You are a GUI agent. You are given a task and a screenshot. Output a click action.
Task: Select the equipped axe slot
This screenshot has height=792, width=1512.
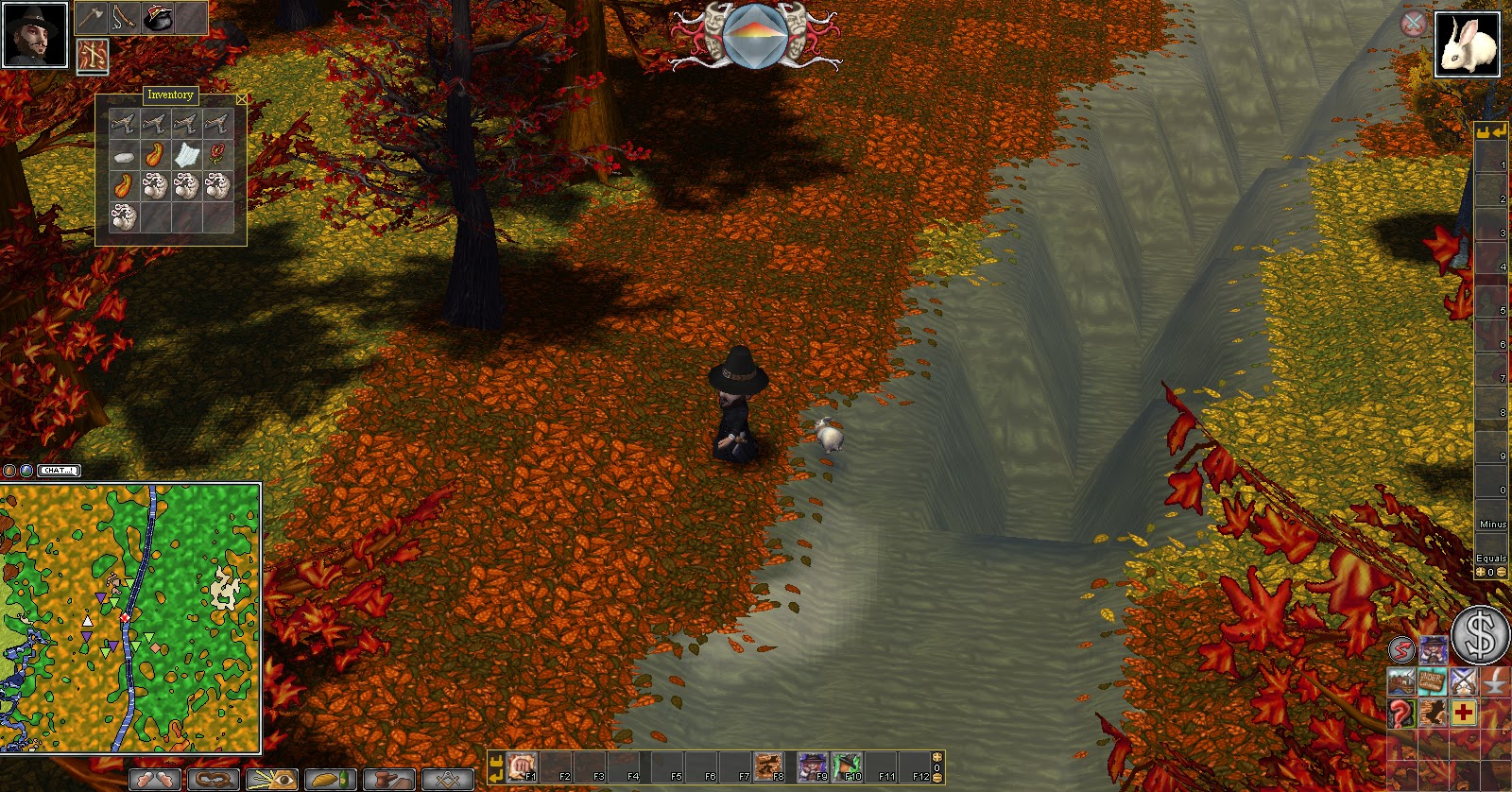[91, 18]
